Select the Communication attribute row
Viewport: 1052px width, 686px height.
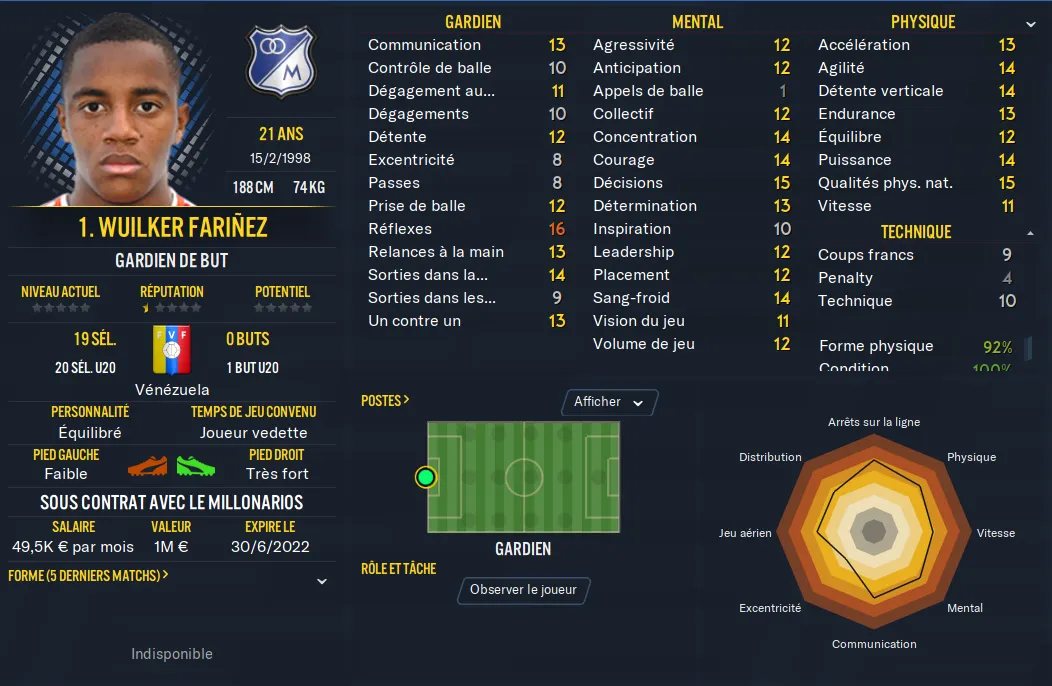[466, 45]
